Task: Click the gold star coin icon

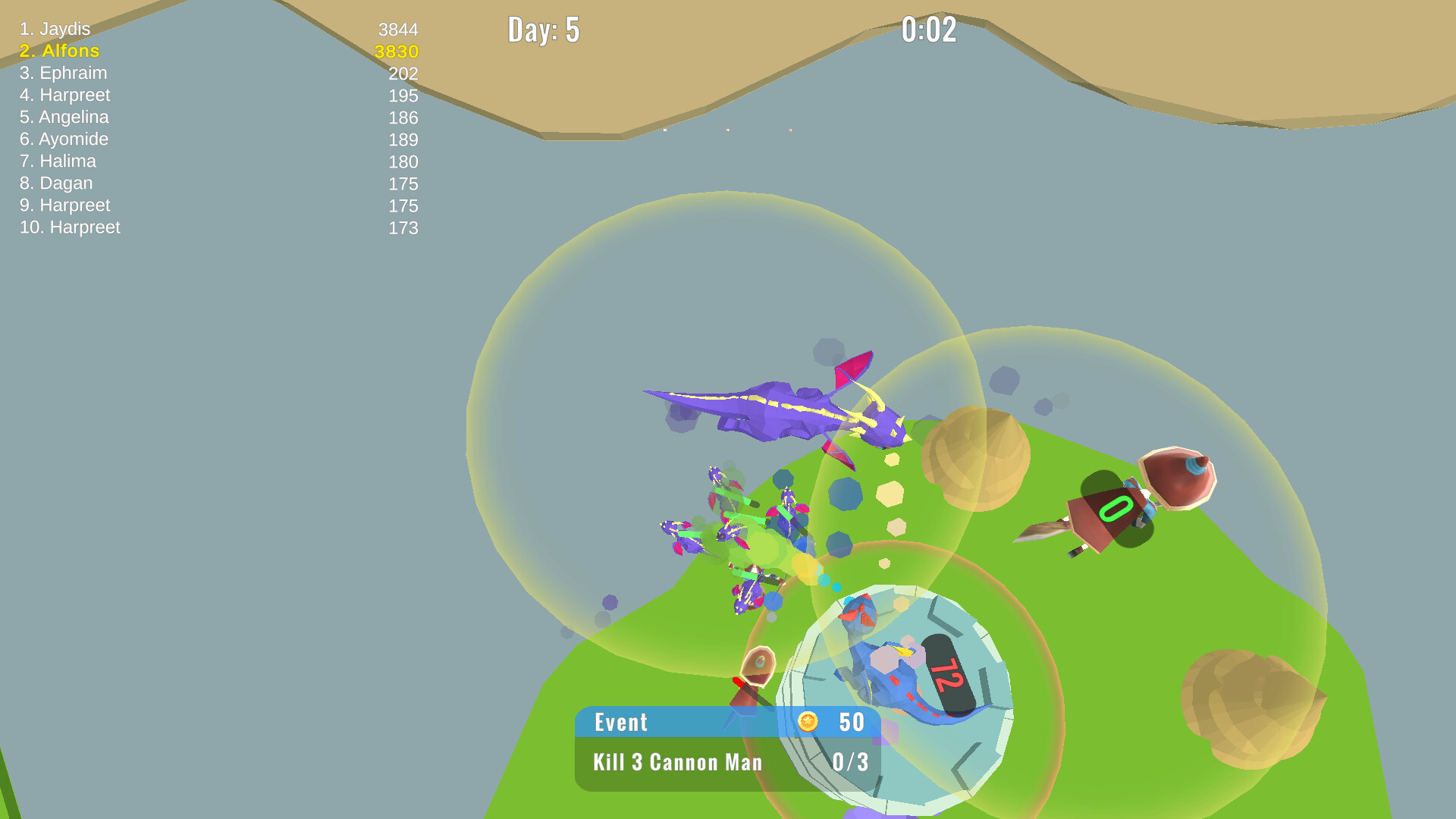Action: pyautogui.click(x=808, y=723)
